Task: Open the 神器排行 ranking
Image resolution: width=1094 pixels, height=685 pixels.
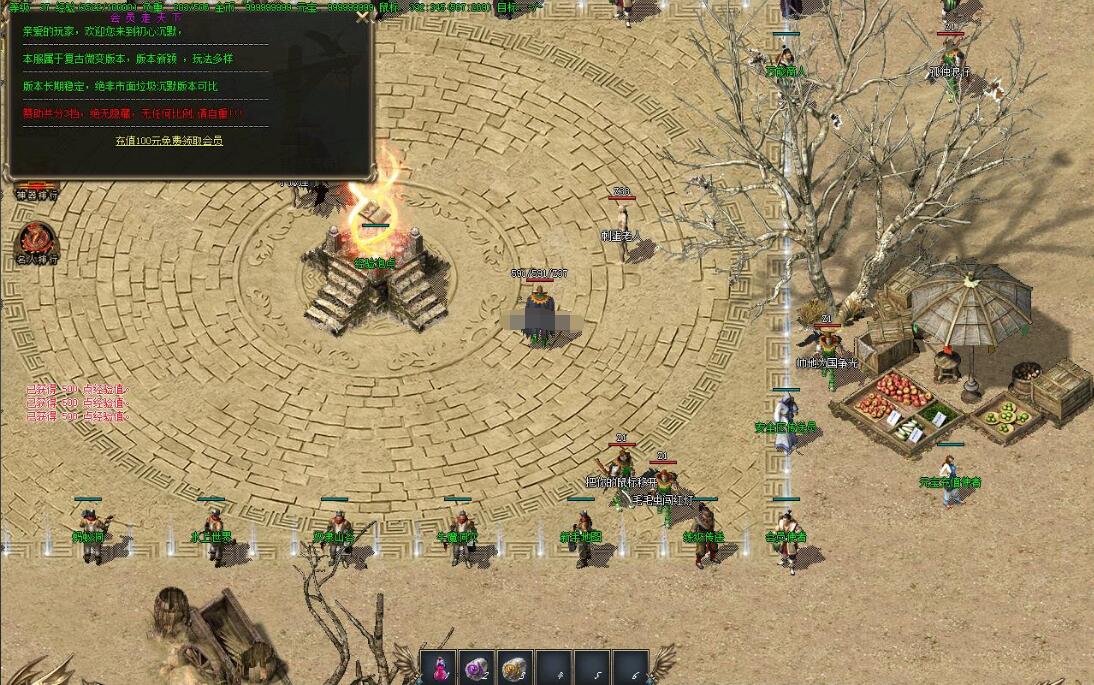Action: [37, 193]
